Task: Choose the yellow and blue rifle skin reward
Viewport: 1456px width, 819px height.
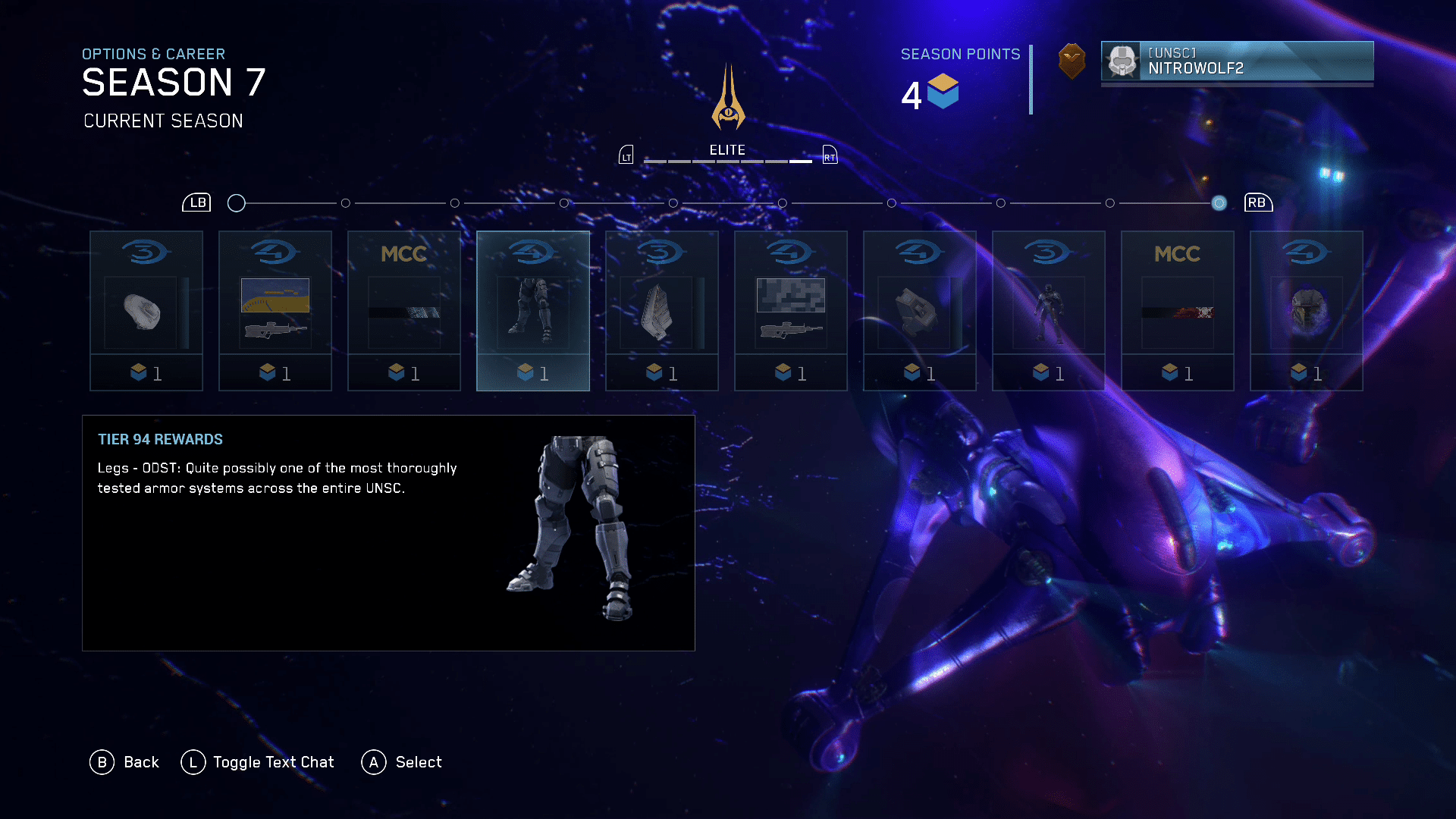Action: [275, 311]
